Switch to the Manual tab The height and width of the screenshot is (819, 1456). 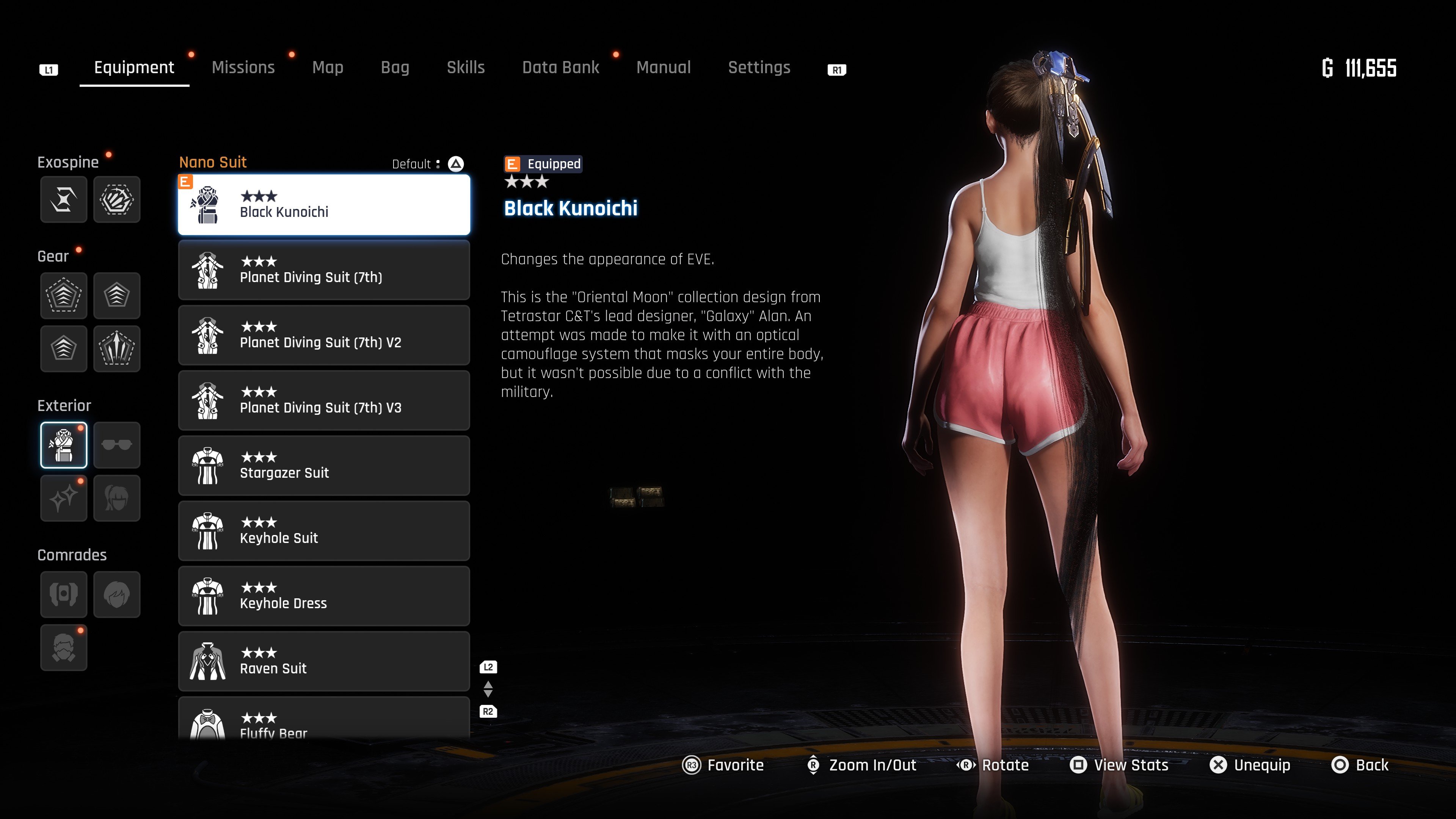[x=664, y=67]
